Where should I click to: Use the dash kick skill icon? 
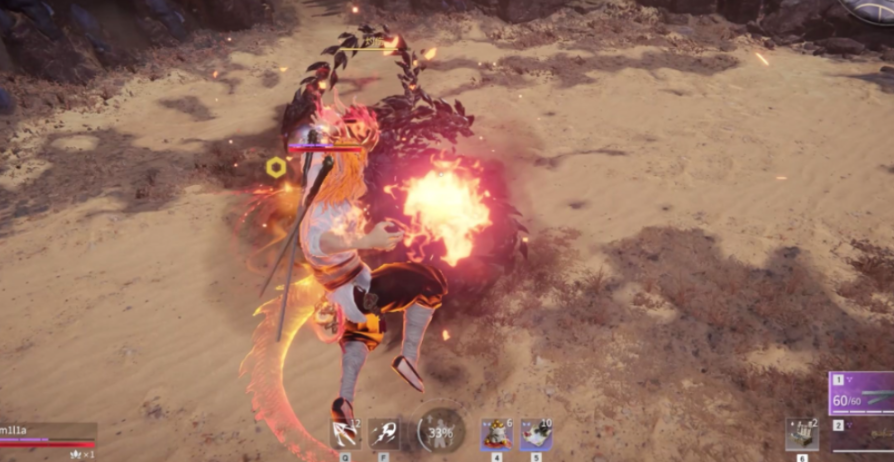tap(385, 434)
